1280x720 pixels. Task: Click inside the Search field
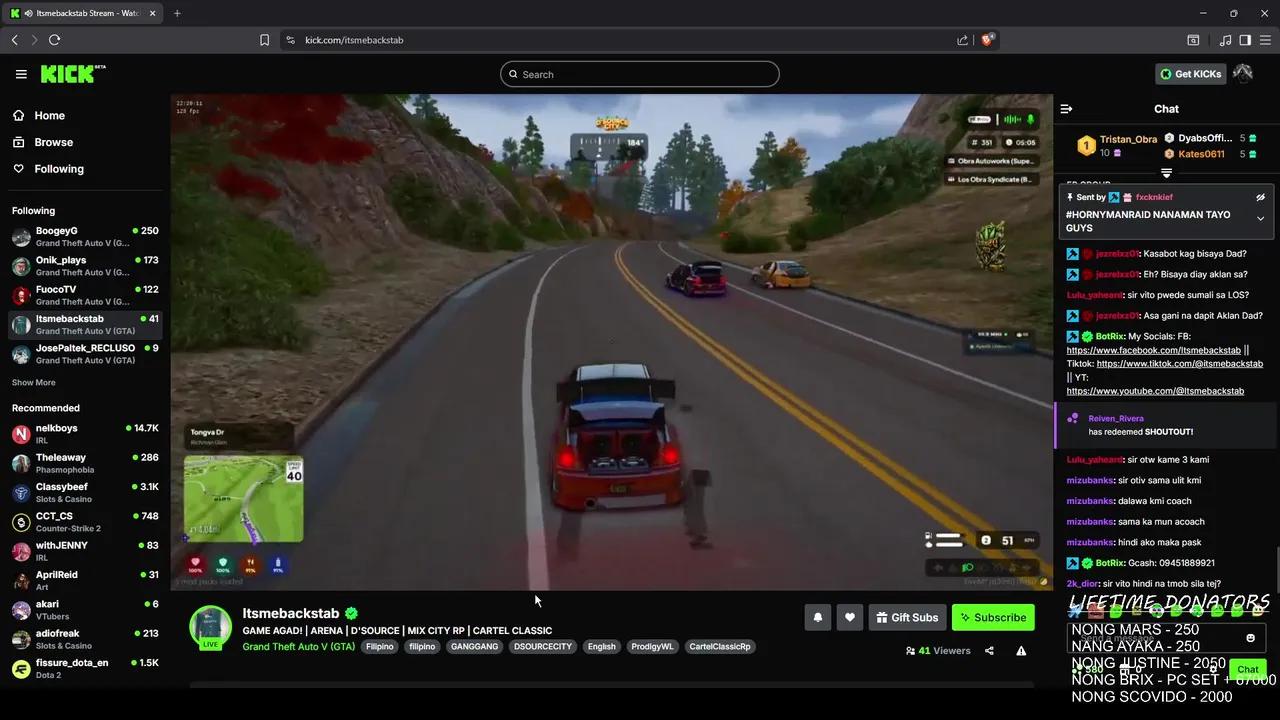pos(640,74)
